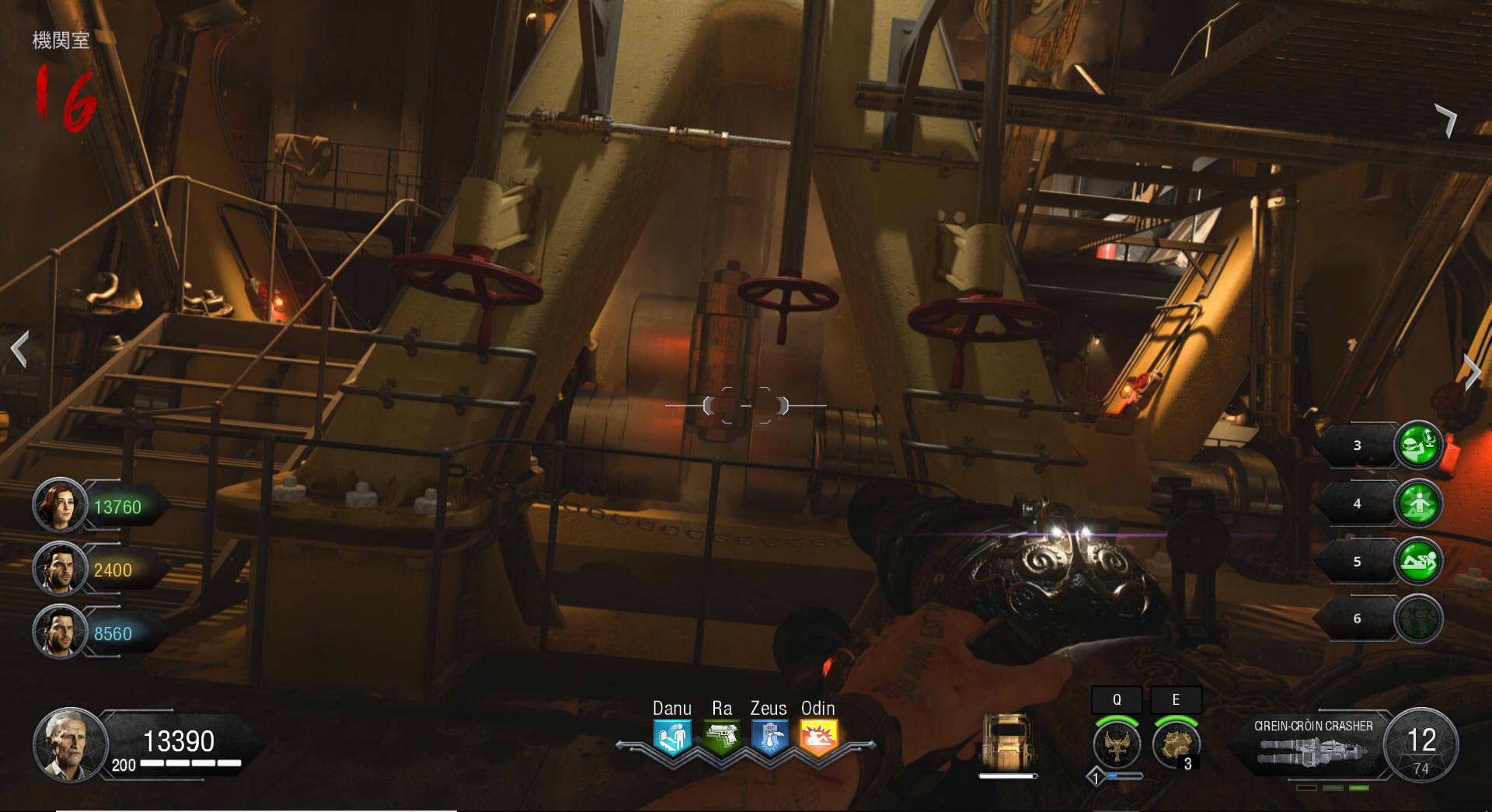
Task: Click the Zeus perk icon
Action: tap(770, 736)
